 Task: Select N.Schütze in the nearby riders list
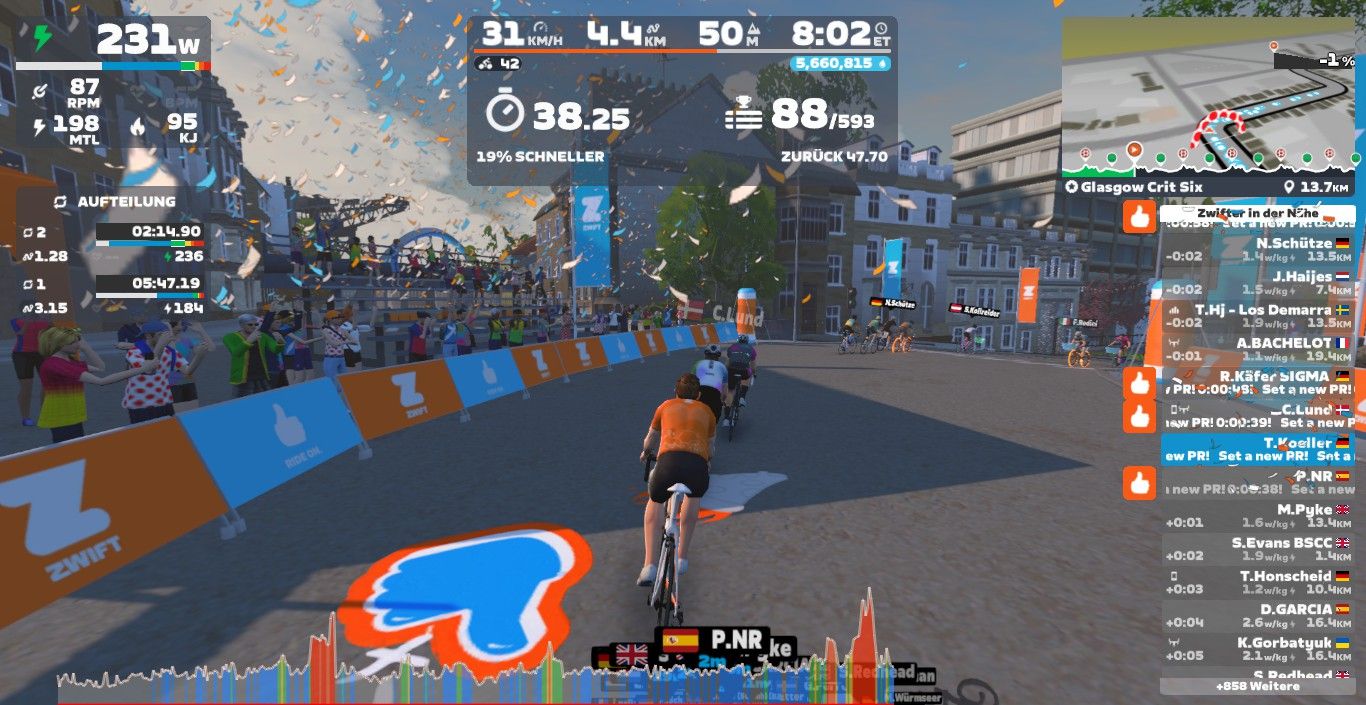[x=1257, y=249]
